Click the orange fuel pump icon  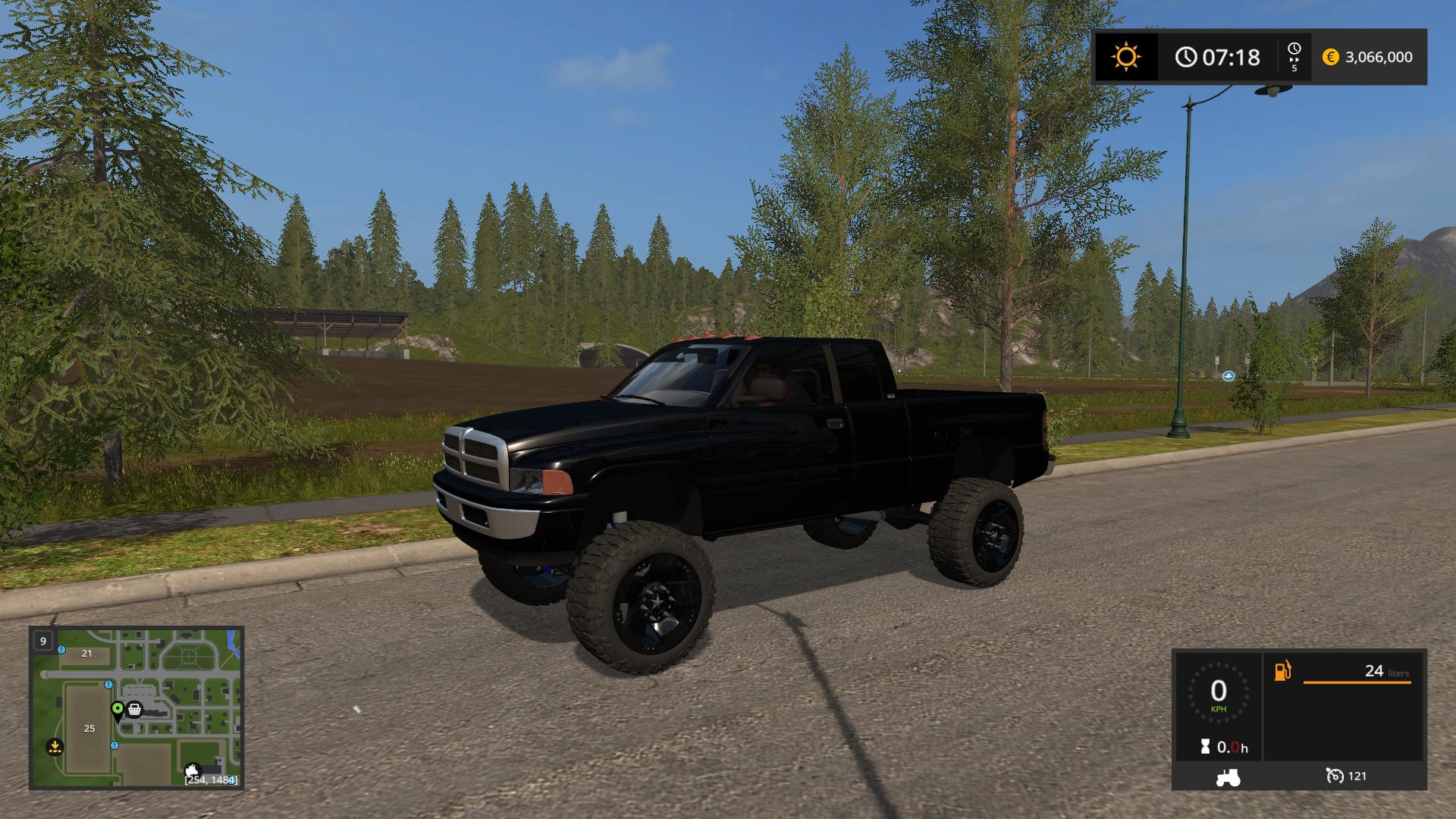pos(1282,671)
